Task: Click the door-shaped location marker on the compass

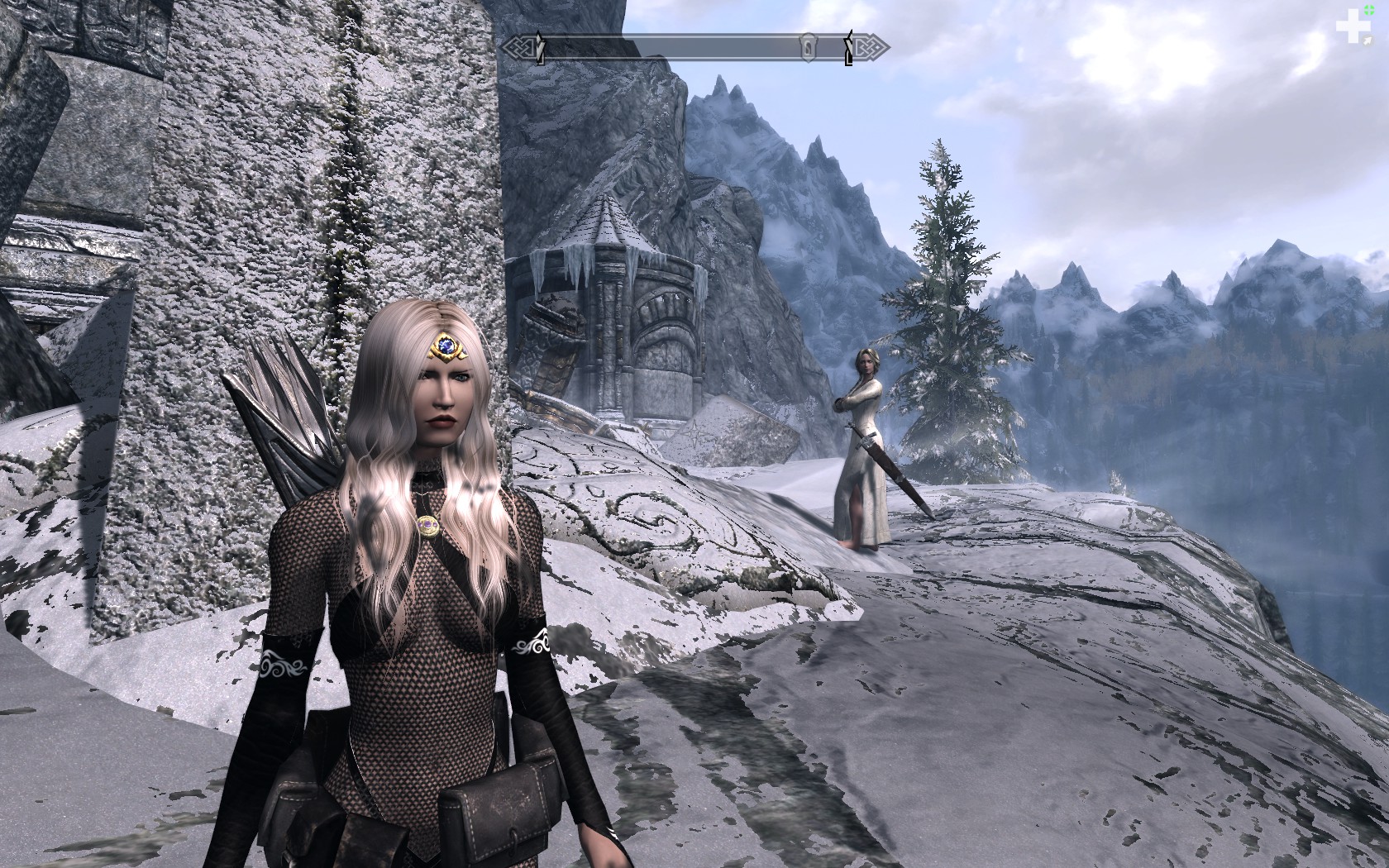Action: pyautogui.click(x=808, y=47)
